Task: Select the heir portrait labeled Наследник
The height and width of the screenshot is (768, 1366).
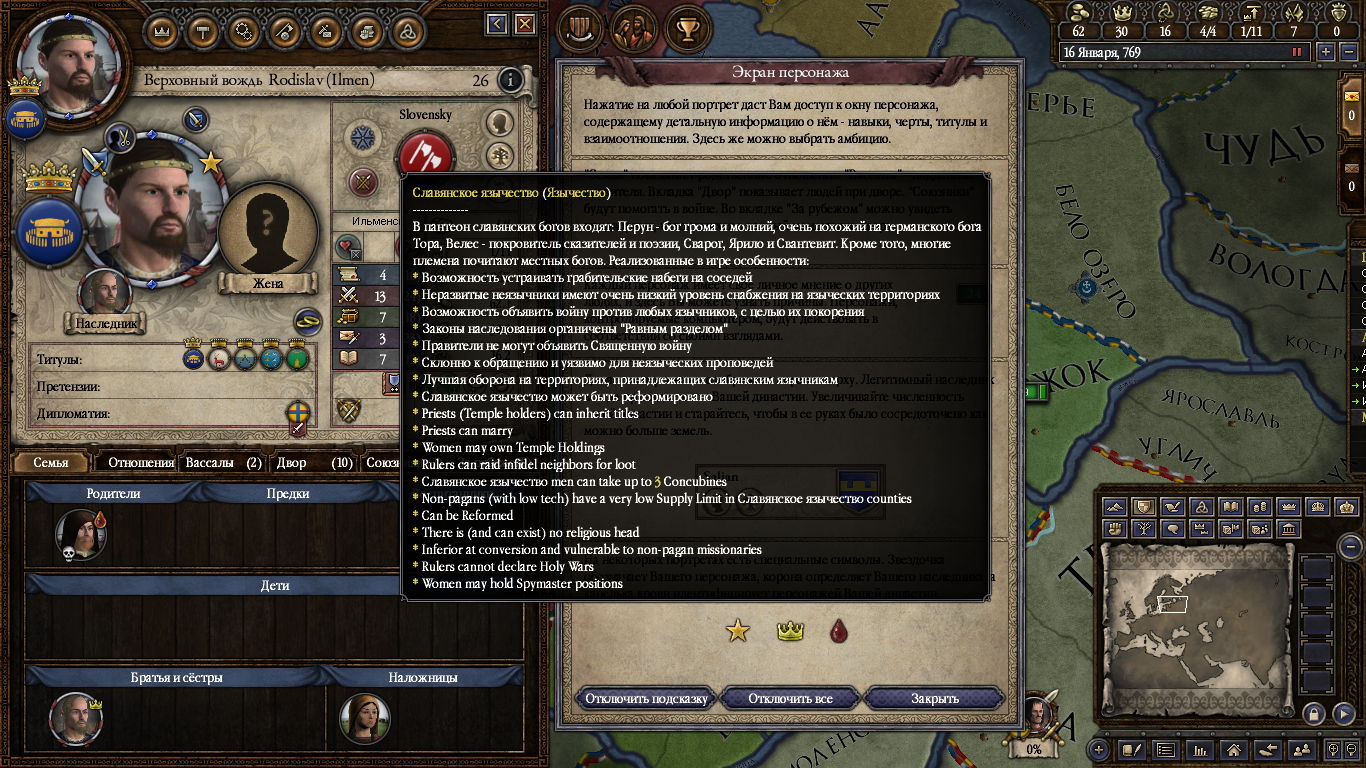Action: click(104, 294)
